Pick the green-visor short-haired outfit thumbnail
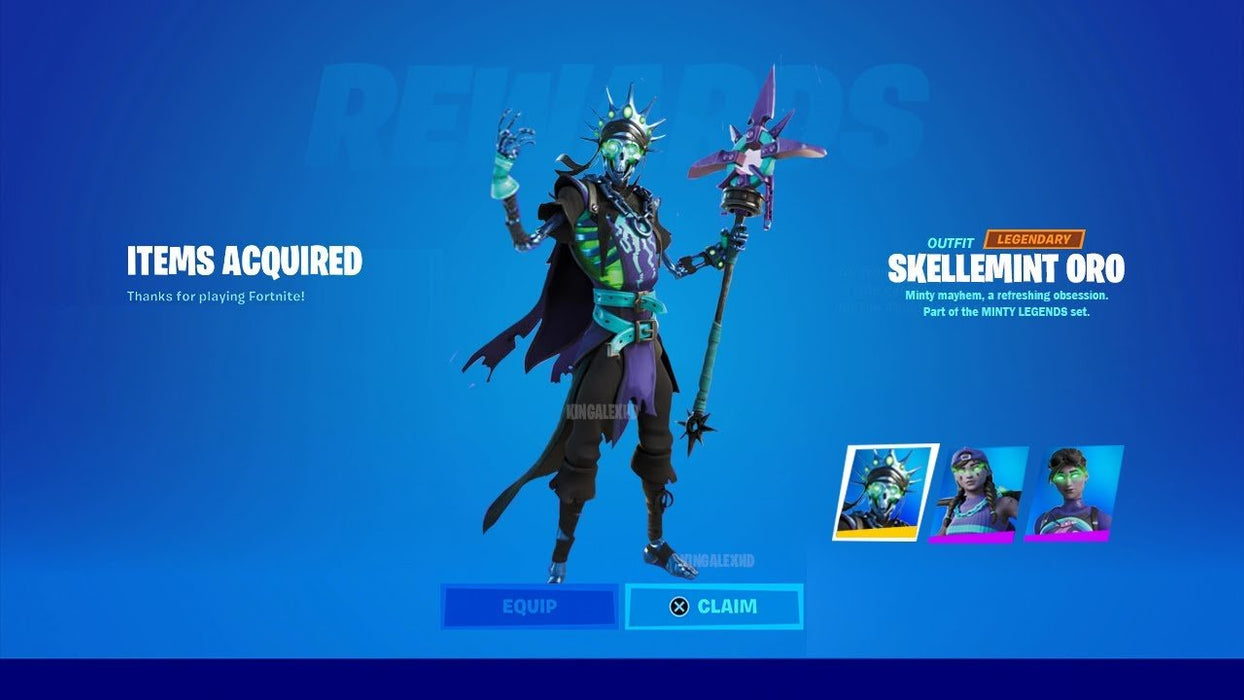The height and width of the screenshot is (700, 1244). (x=1072, y=493)
